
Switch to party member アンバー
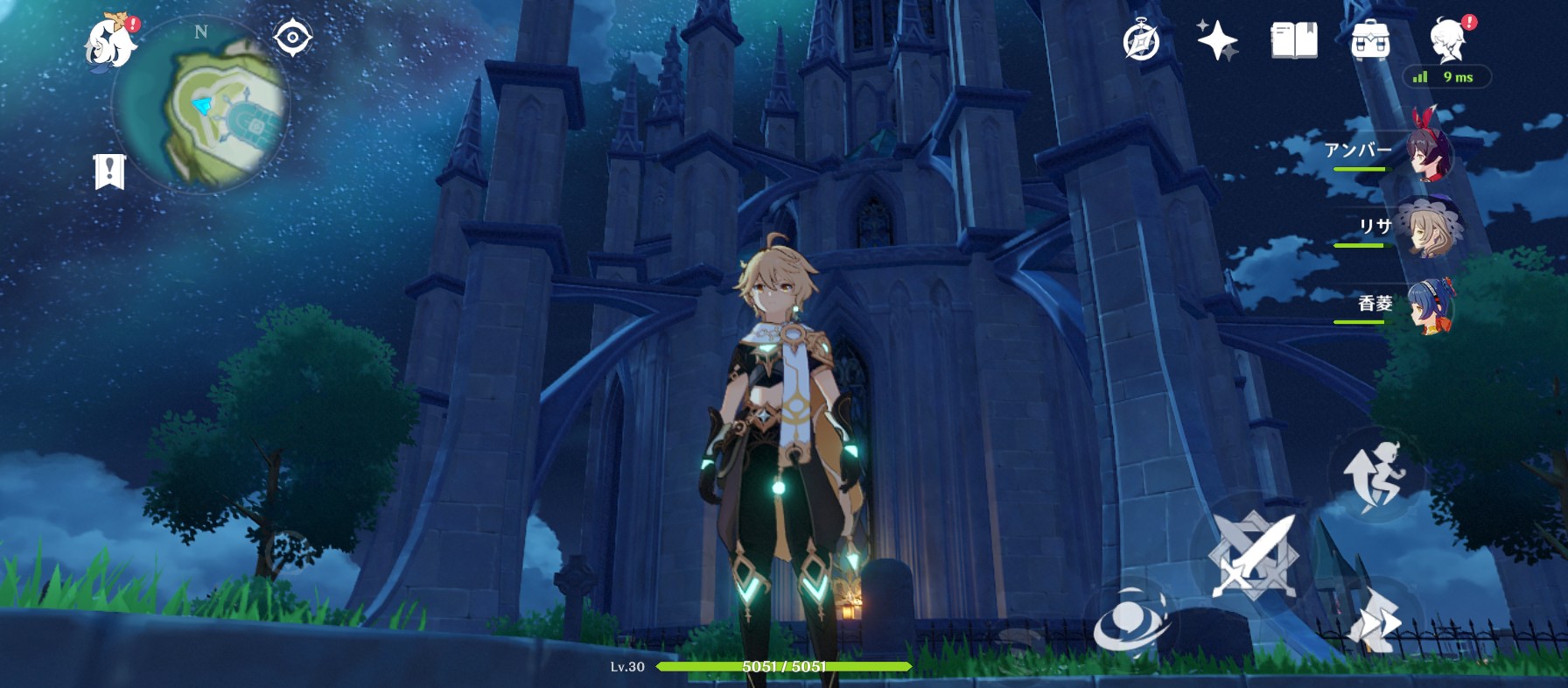point(1426,150)
